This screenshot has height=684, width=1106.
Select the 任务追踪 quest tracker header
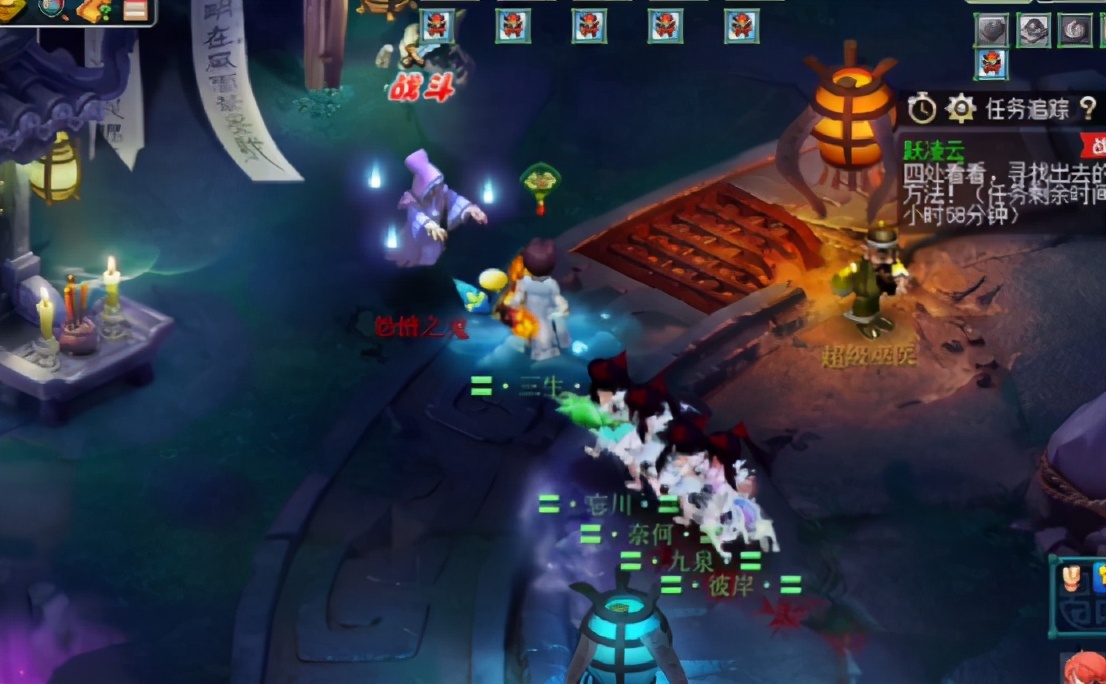[x=1026, y=109]
